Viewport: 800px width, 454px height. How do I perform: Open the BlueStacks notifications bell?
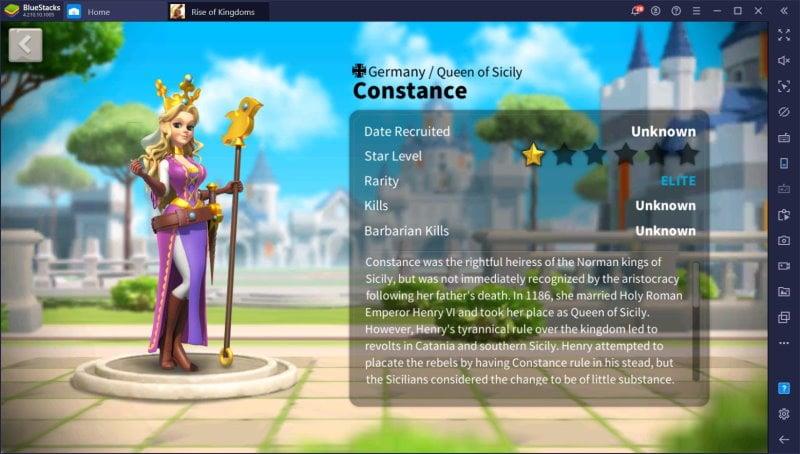tap(636, 11)
